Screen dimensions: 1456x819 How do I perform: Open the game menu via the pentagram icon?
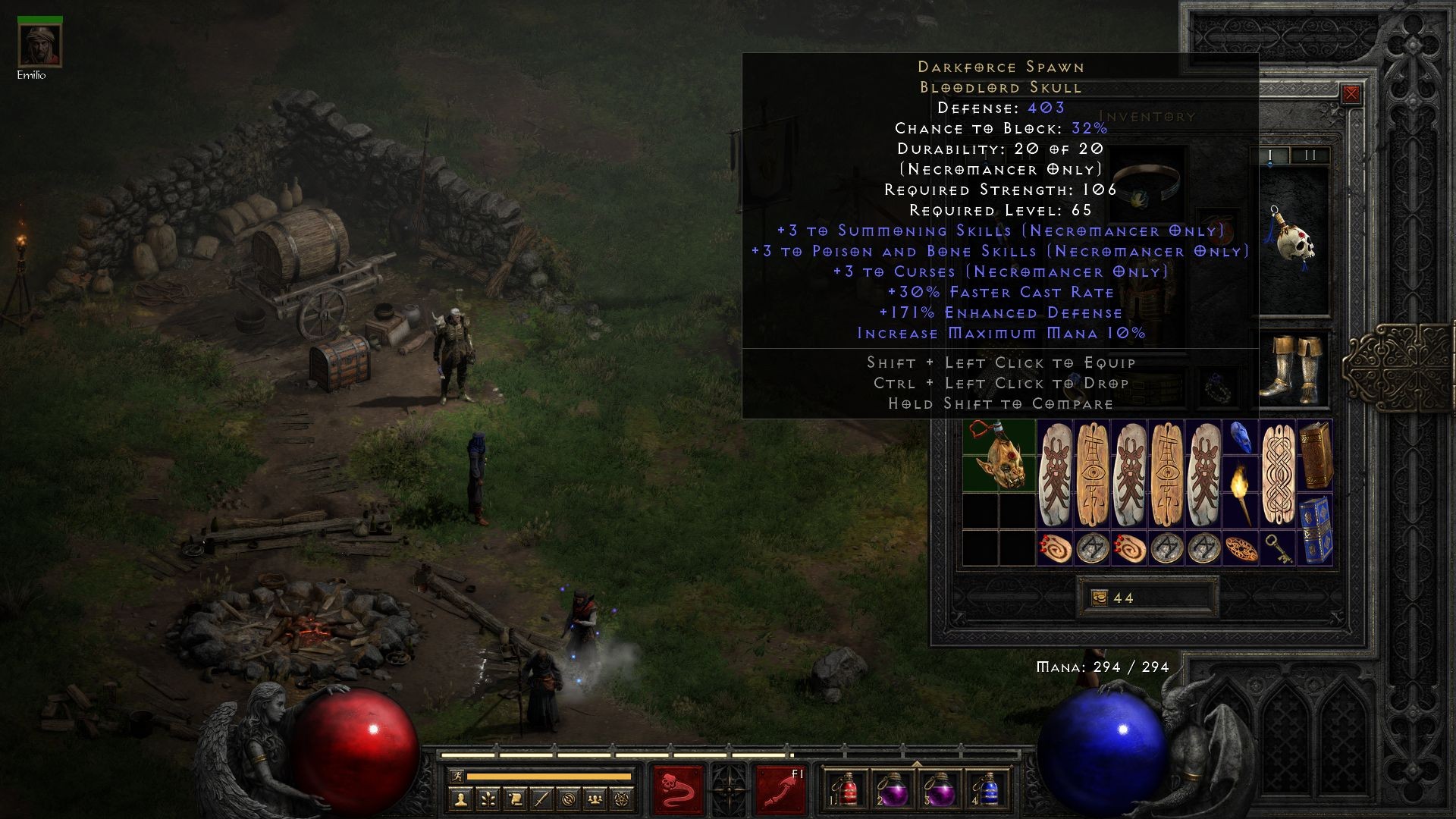[x=620, y=801]
